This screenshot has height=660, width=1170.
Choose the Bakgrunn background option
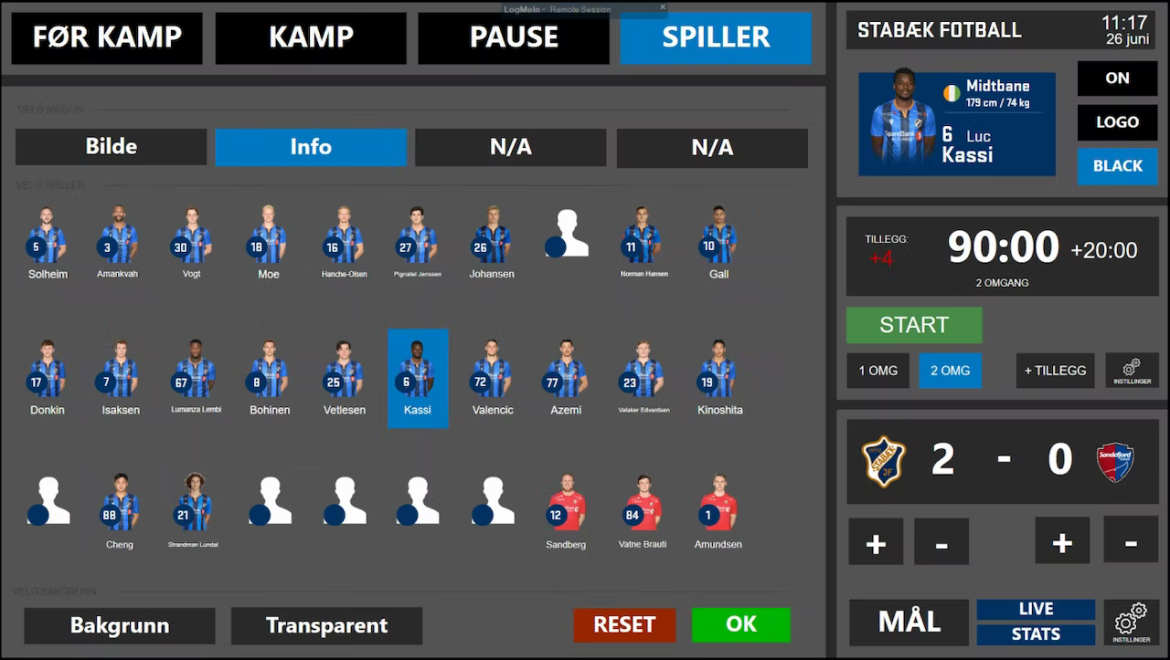coord(119,626)
